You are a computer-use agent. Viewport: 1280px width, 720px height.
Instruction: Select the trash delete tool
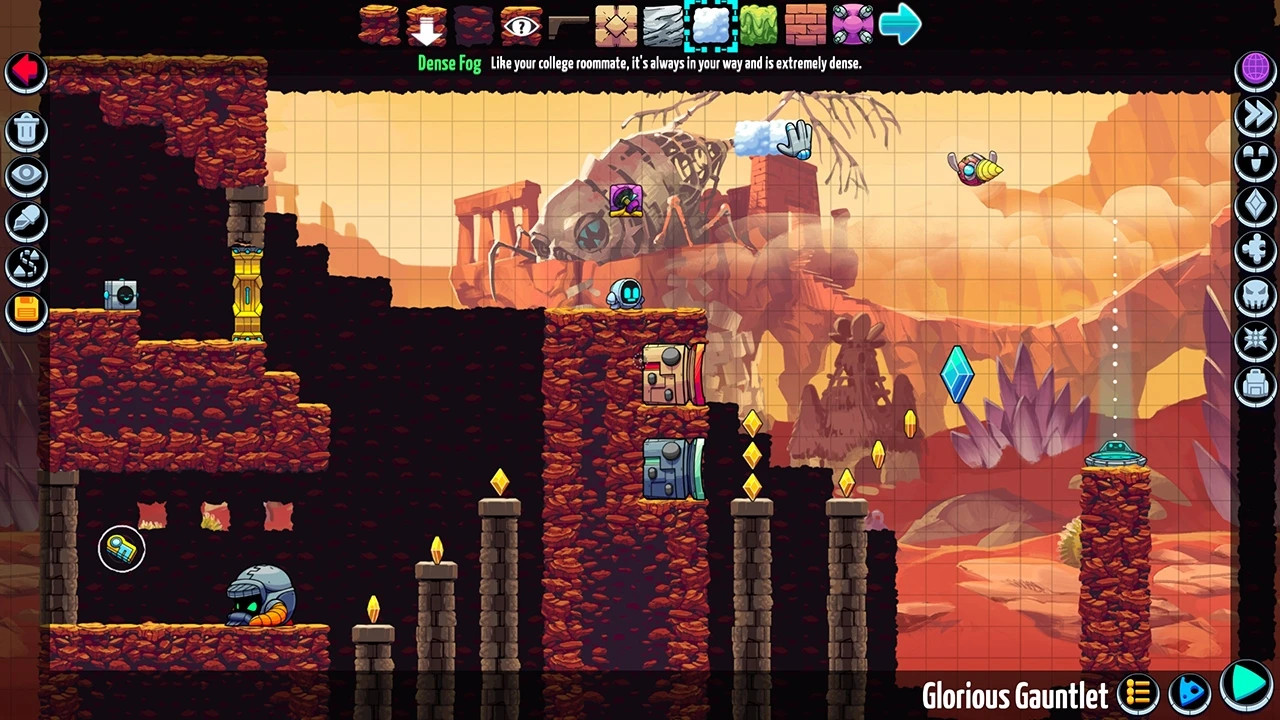point(25,130)
